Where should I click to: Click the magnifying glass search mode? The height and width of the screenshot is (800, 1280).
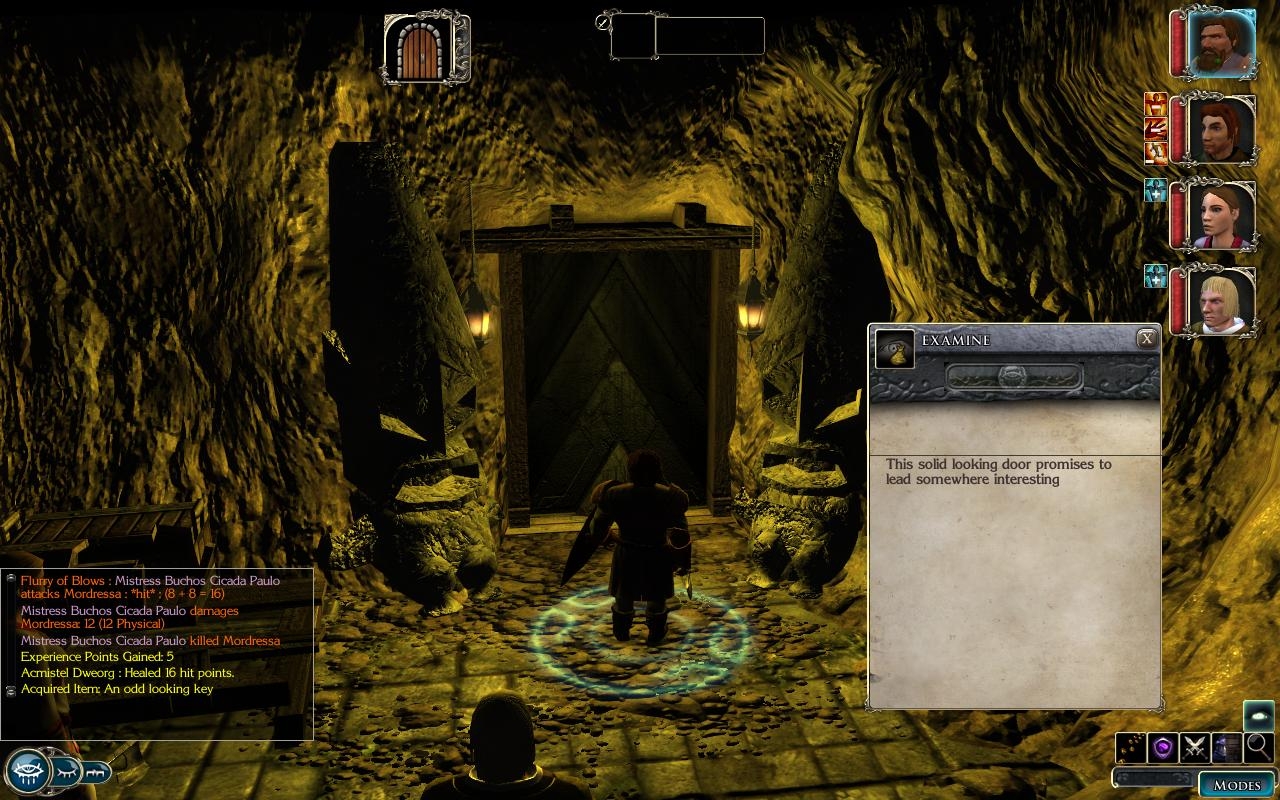point(1260,746)
